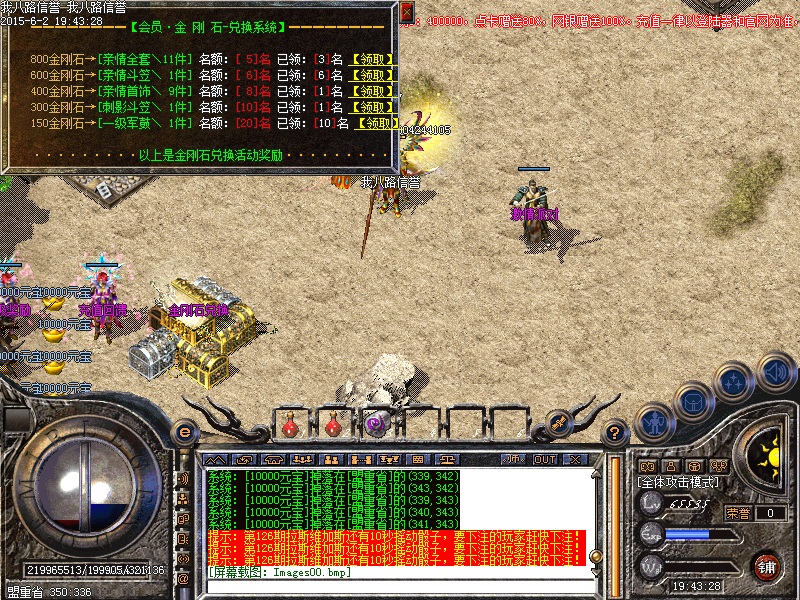This screenshot has width=800, height=600.
Task: Click the satellite icon right of the belt
Action: click(x=557, y=424)
